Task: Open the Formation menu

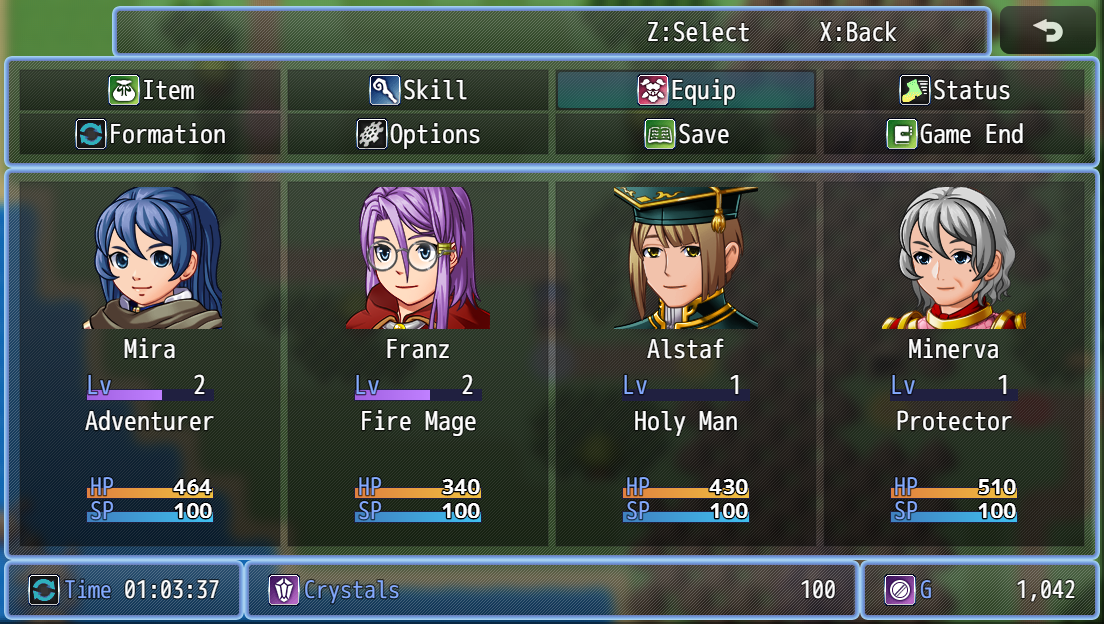Action: click(151, 134)
